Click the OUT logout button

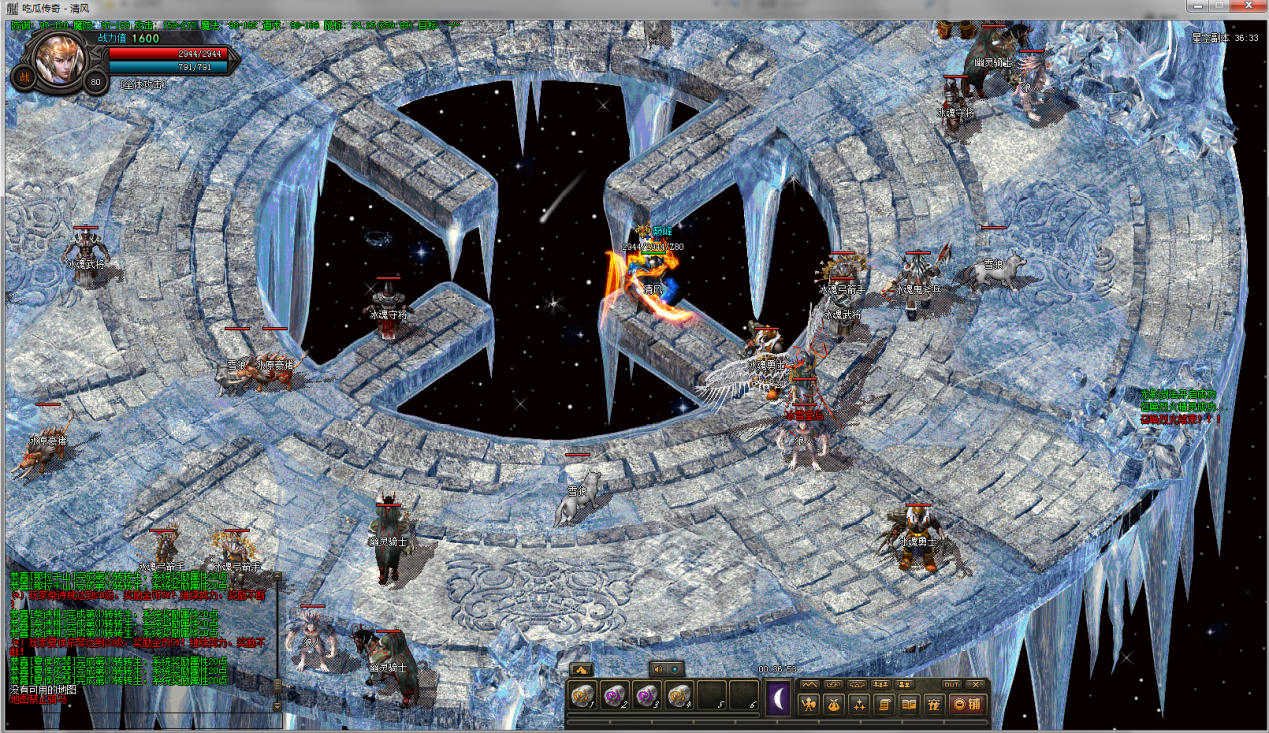[951, 684]
